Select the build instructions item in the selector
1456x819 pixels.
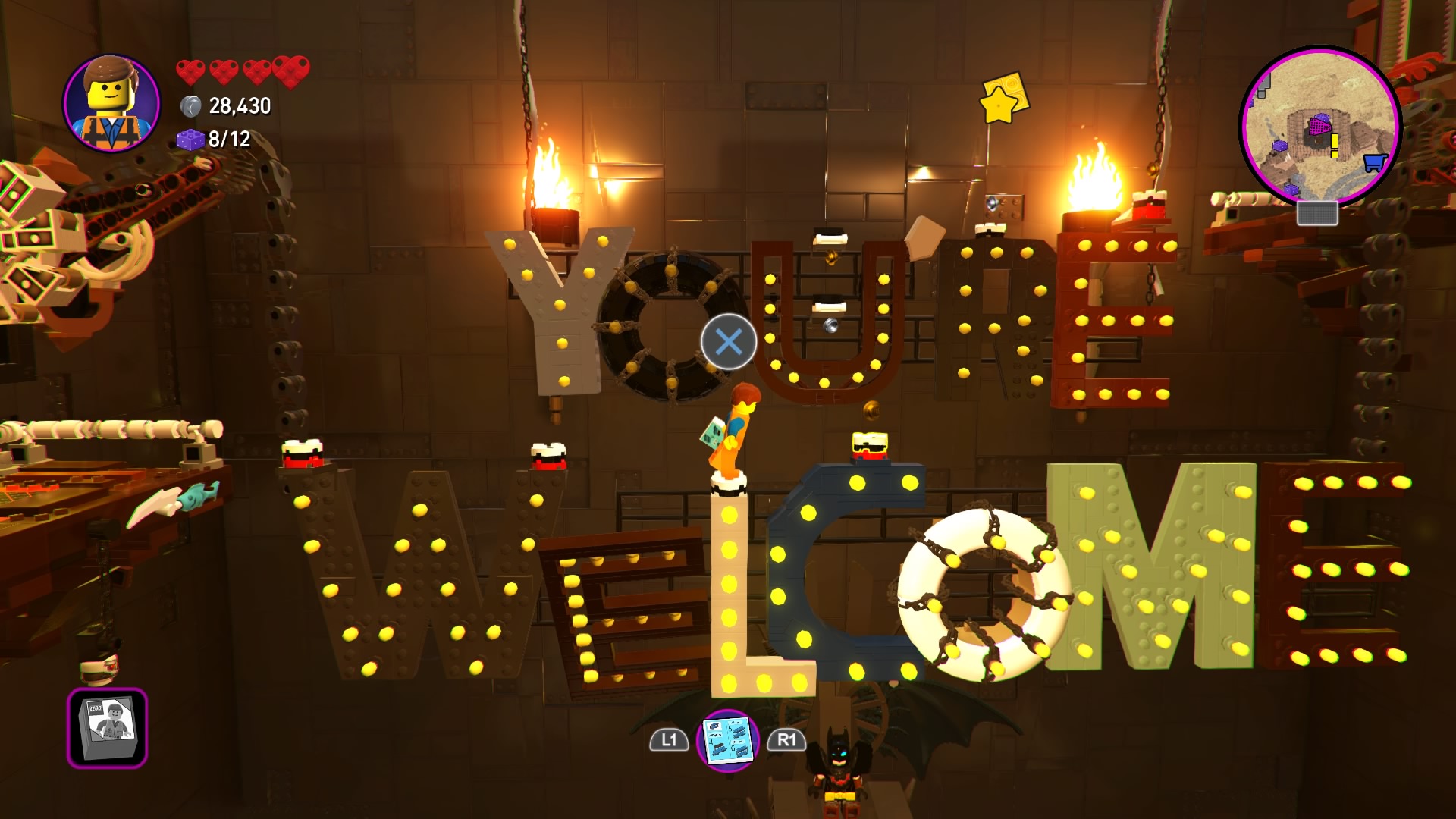click(x=727, y=739)
